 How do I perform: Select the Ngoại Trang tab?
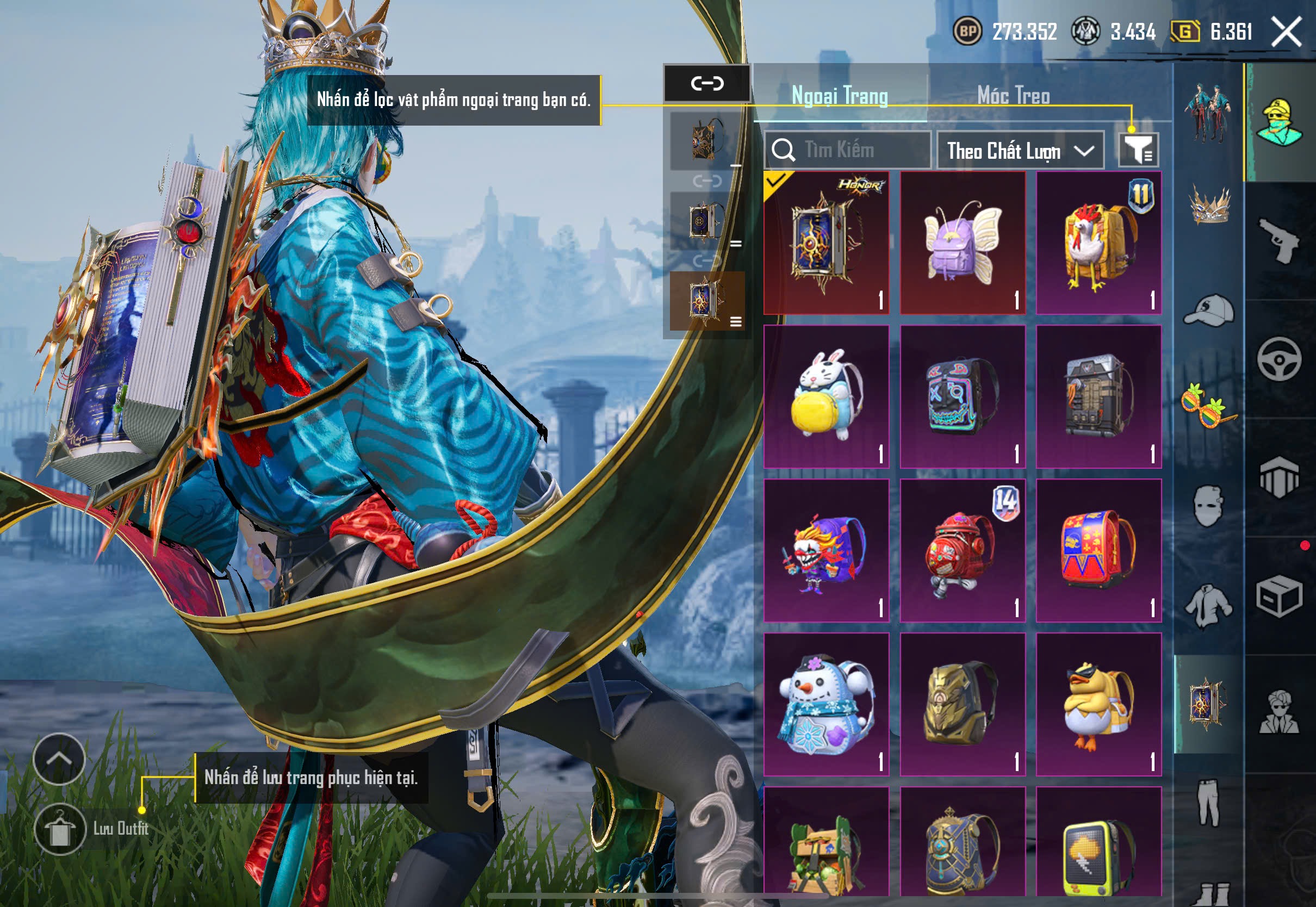(x=840, y=96)
